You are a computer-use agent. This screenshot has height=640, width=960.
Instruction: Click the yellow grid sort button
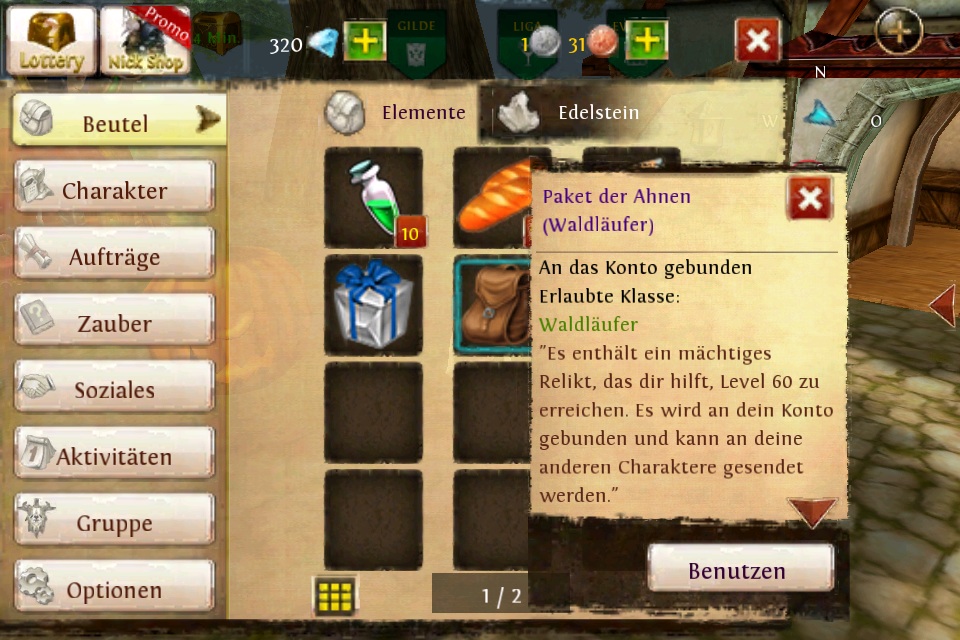[x=335, y=597]
